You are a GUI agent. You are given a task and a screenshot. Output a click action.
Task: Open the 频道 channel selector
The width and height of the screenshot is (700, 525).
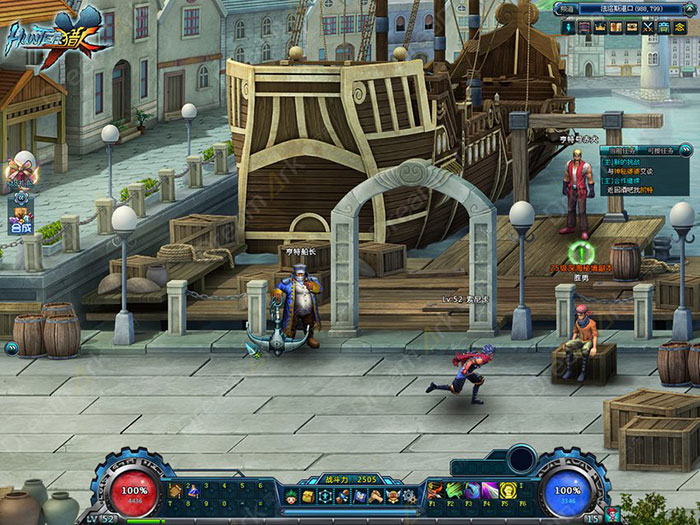click(567, 8)
